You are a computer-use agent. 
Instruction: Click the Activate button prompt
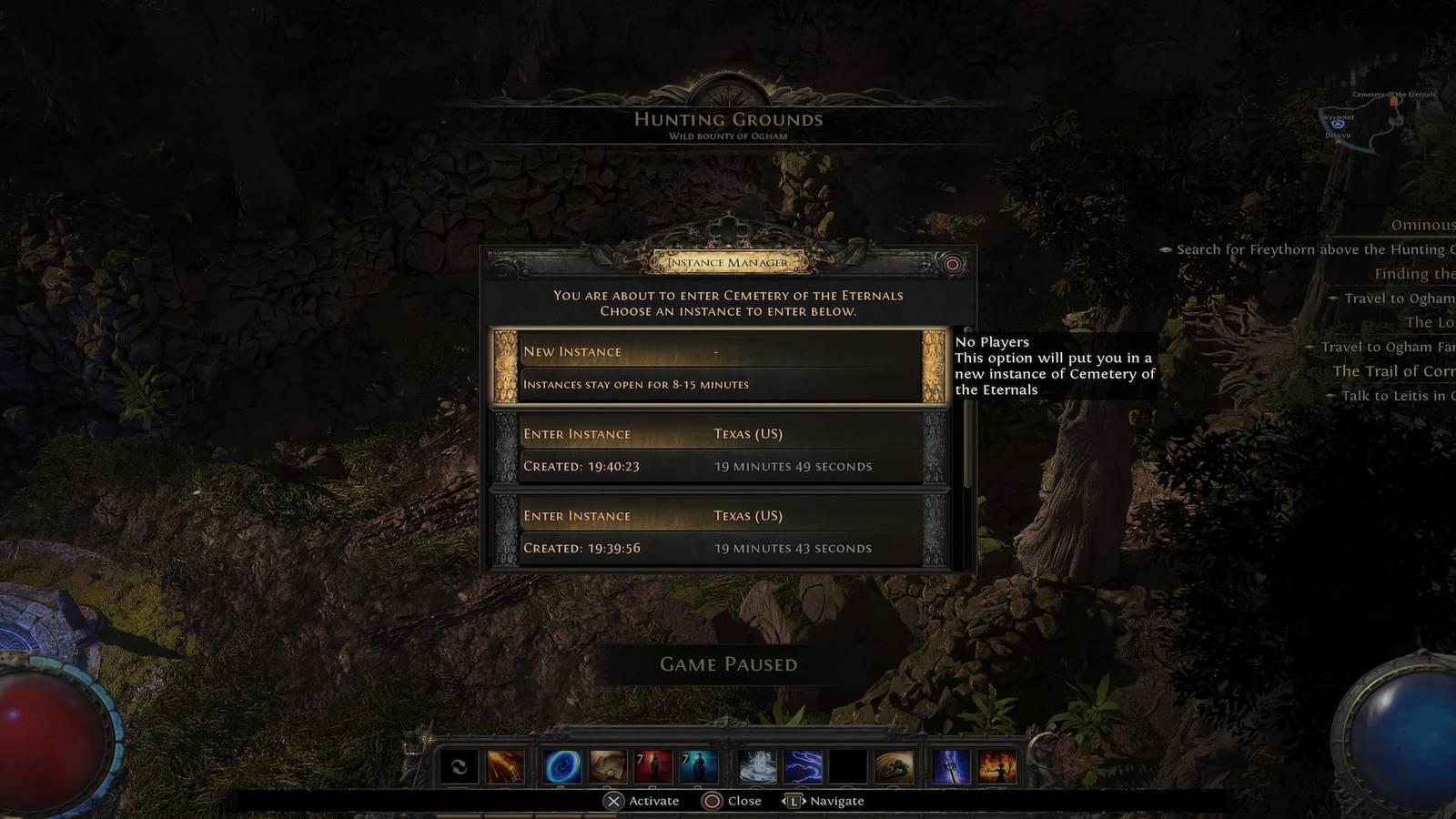644,801
